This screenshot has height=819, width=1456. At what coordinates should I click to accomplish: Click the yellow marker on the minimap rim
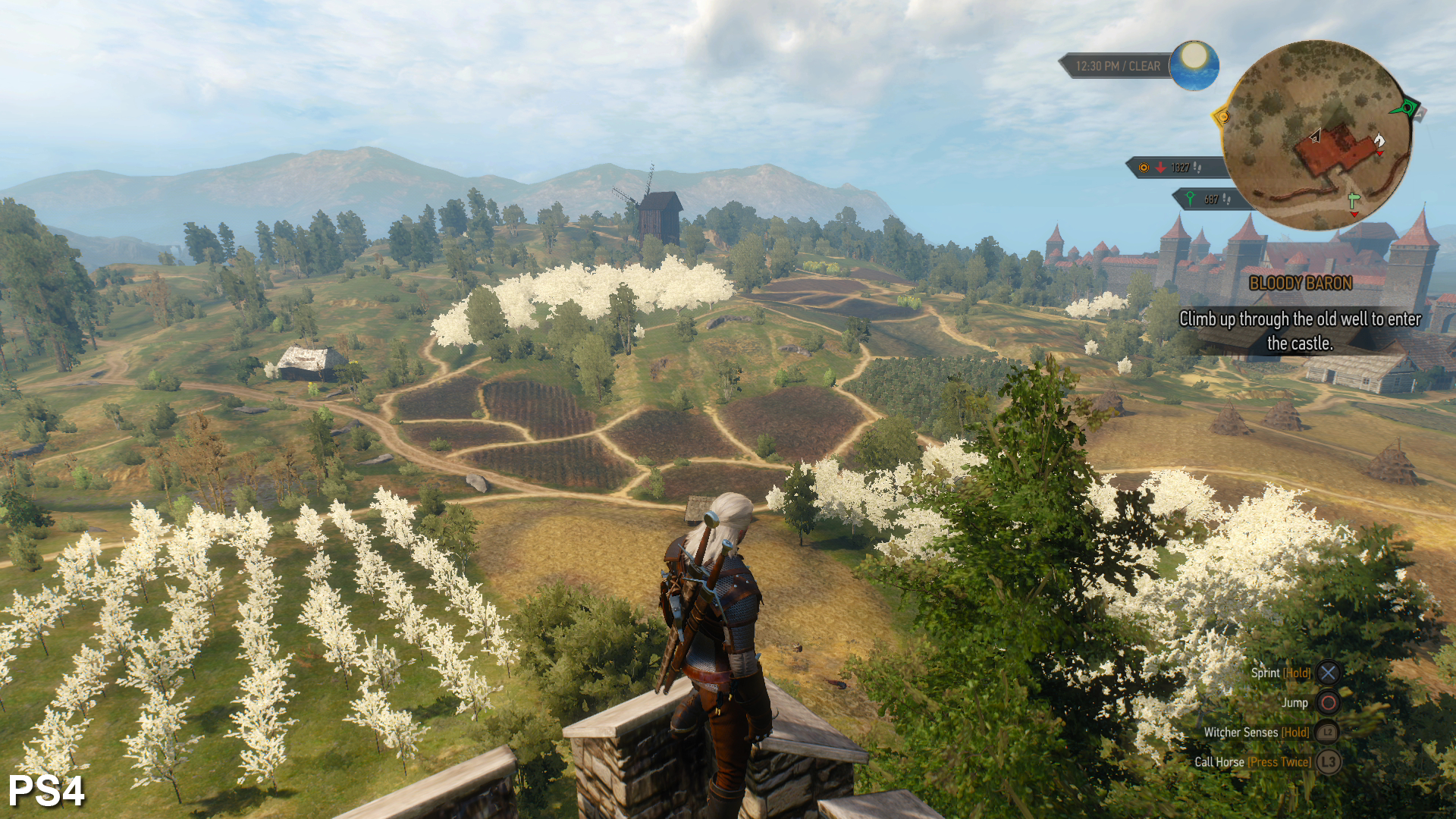click(x=1222, y=117)
